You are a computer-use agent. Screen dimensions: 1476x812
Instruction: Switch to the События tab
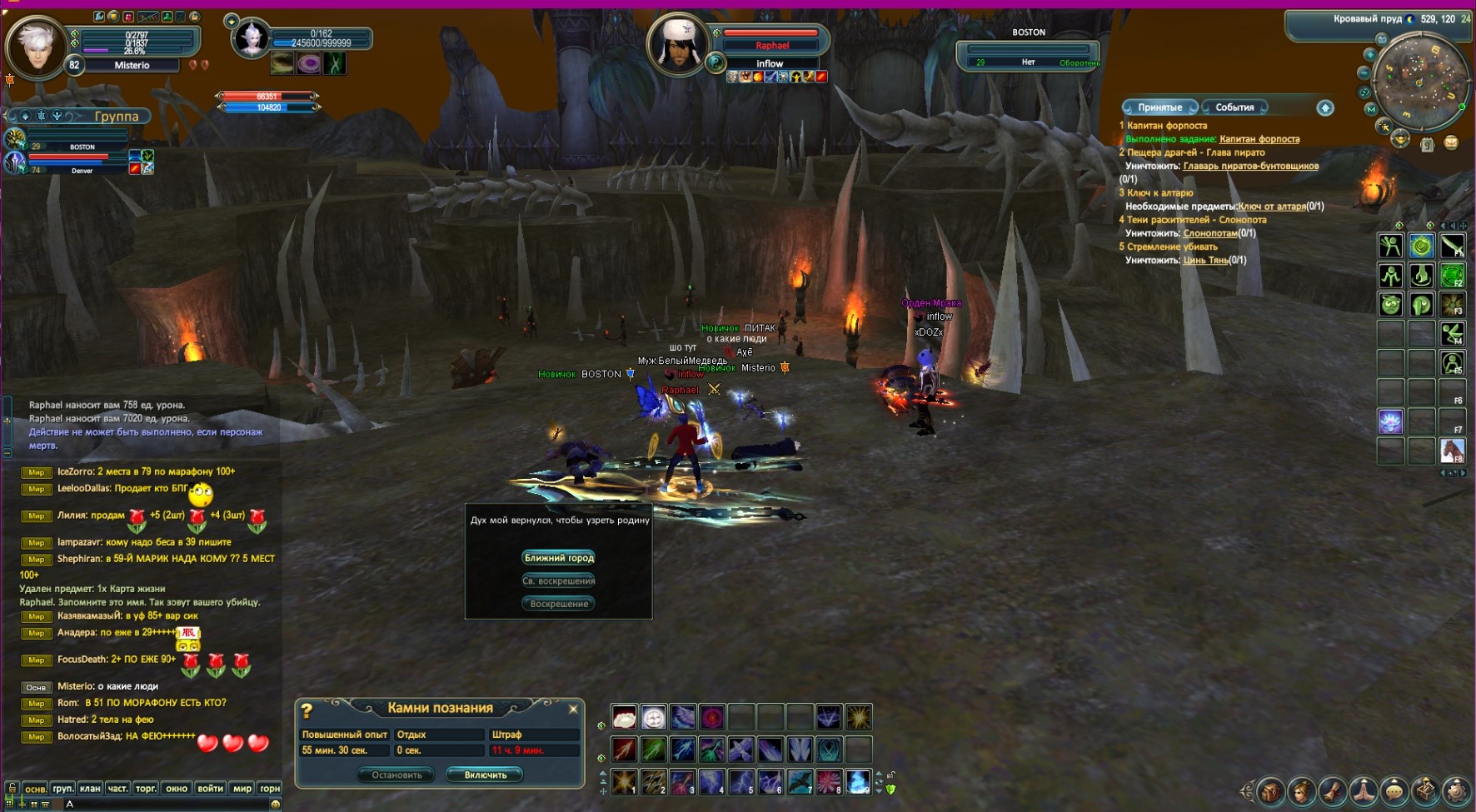[1234, 107]
